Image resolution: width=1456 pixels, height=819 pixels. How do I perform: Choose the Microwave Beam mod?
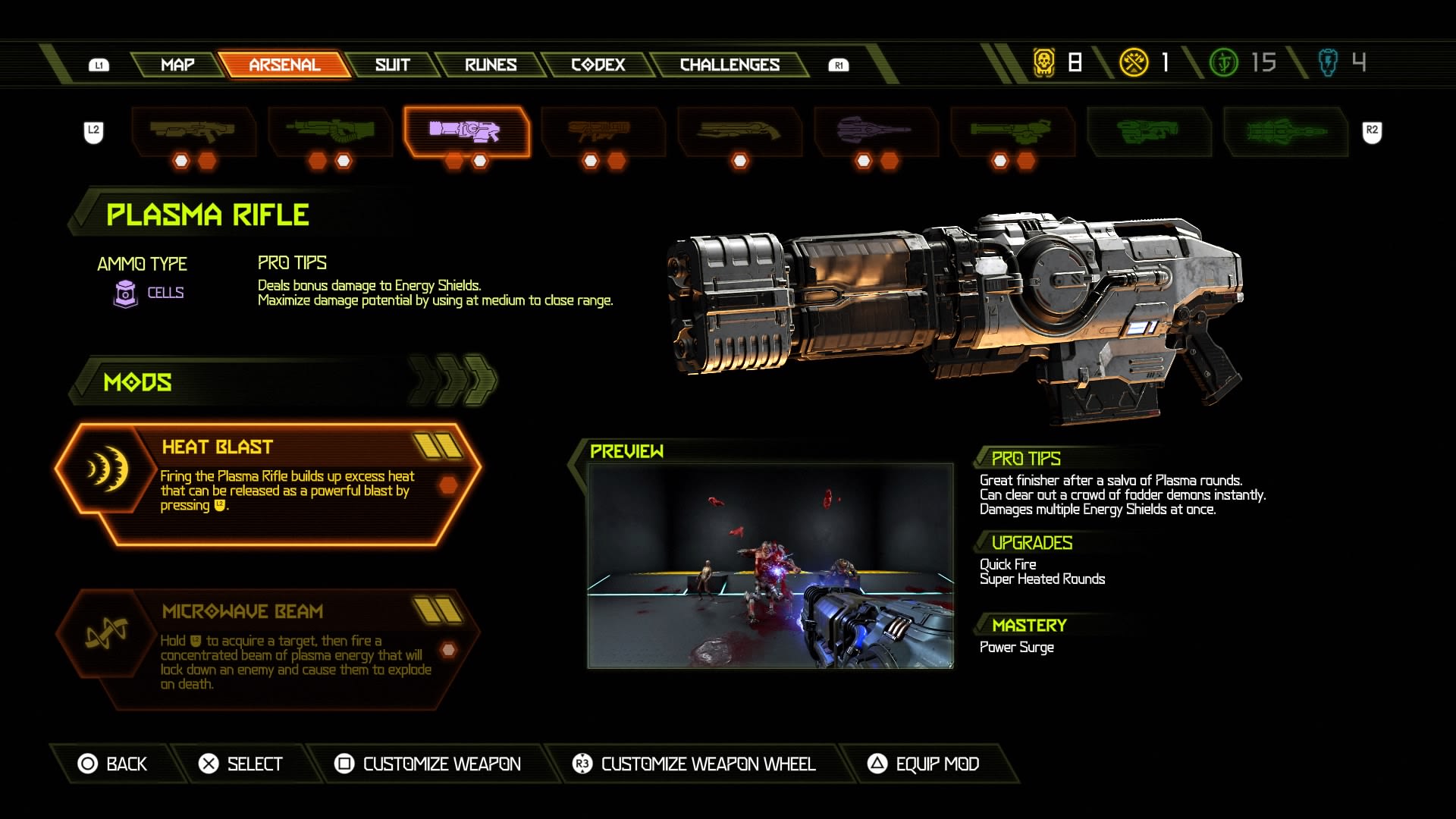pos(269,648)
